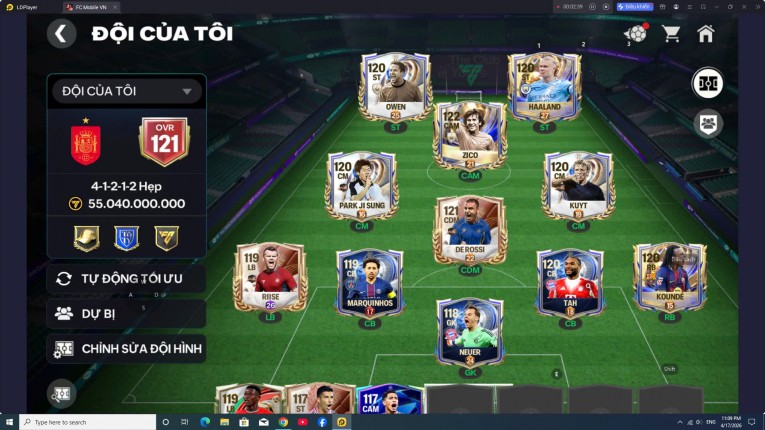Choose CHỈNH SỬA ĐỘI HÌNH
Viewport: 765px width, 430px height.
(126, 348)
